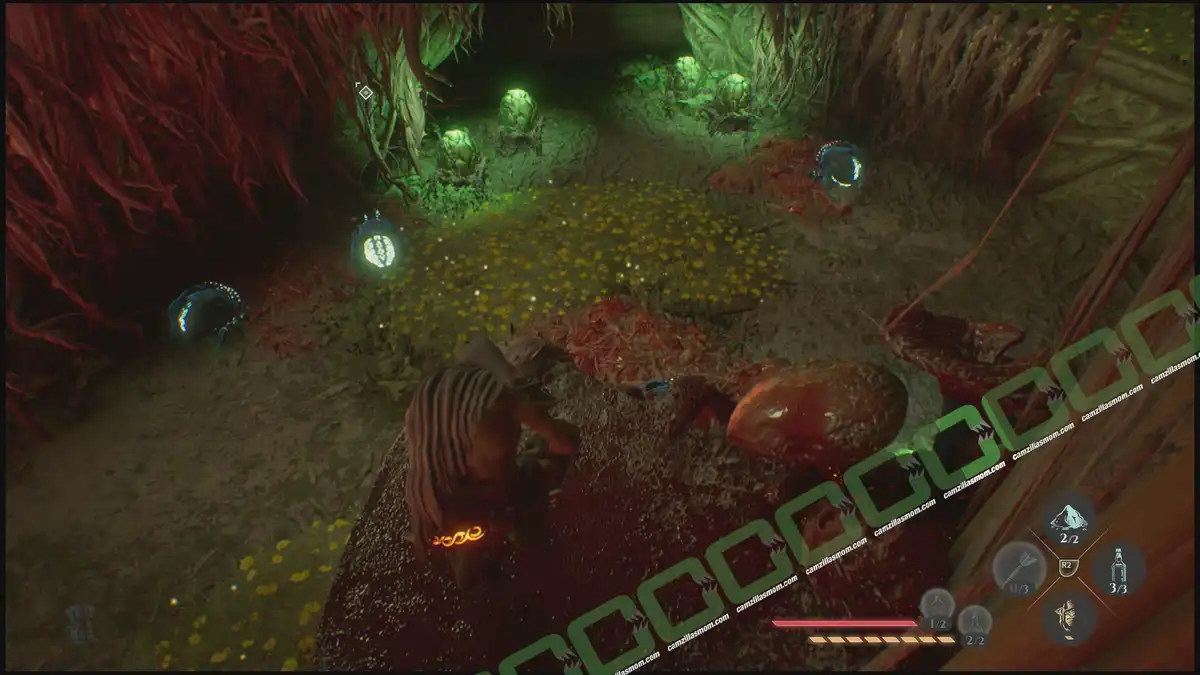1200x675 pixels.
Task: Select the bottle item showing 3/3
Action: (x=1118, y=570)
